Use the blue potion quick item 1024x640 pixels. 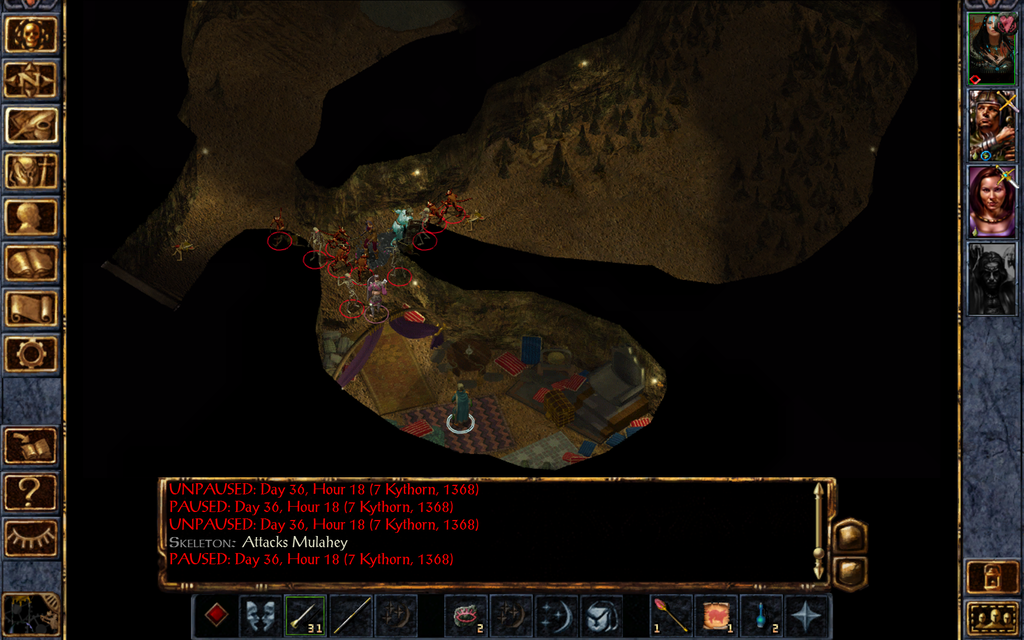(x=761, y=615)
